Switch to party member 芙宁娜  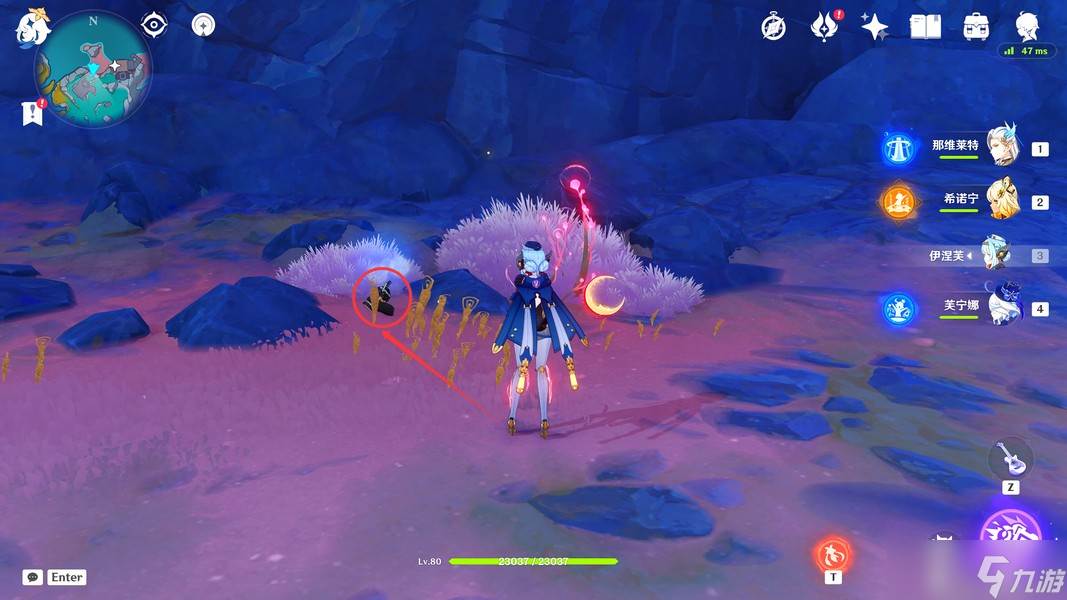(1001, 308)
